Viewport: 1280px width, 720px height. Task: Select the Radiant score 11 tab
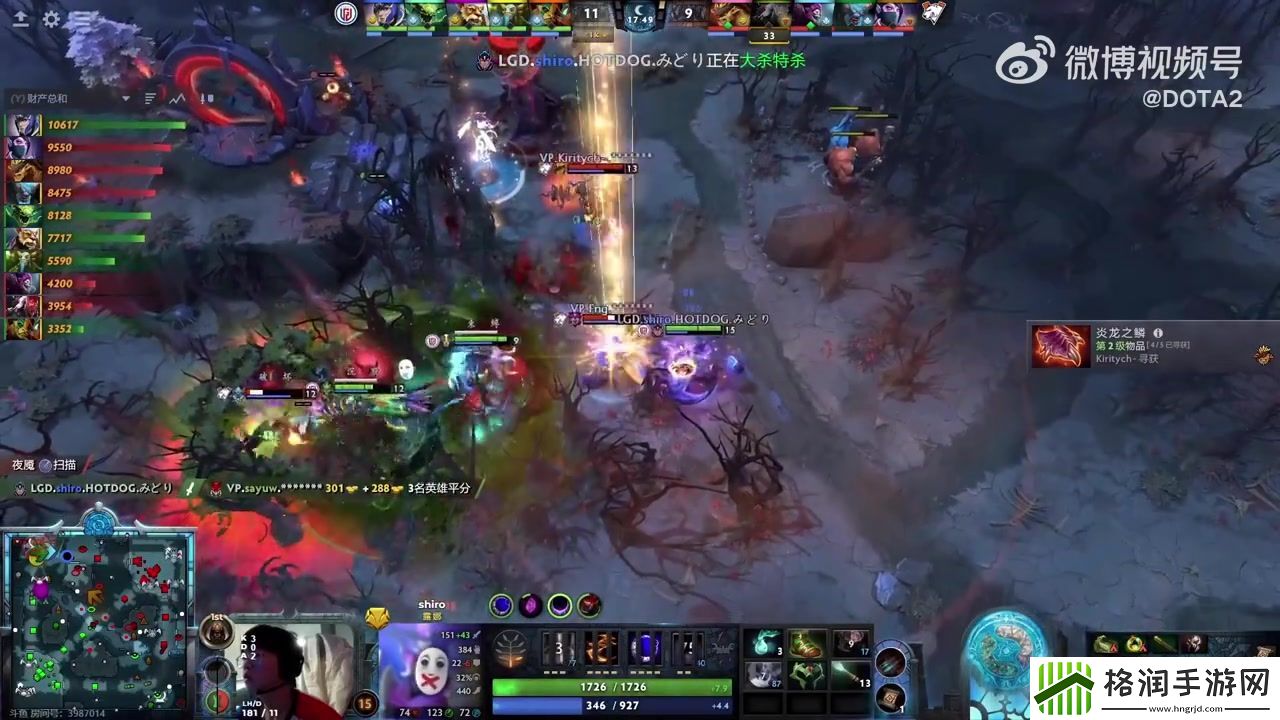pos(590,14)
